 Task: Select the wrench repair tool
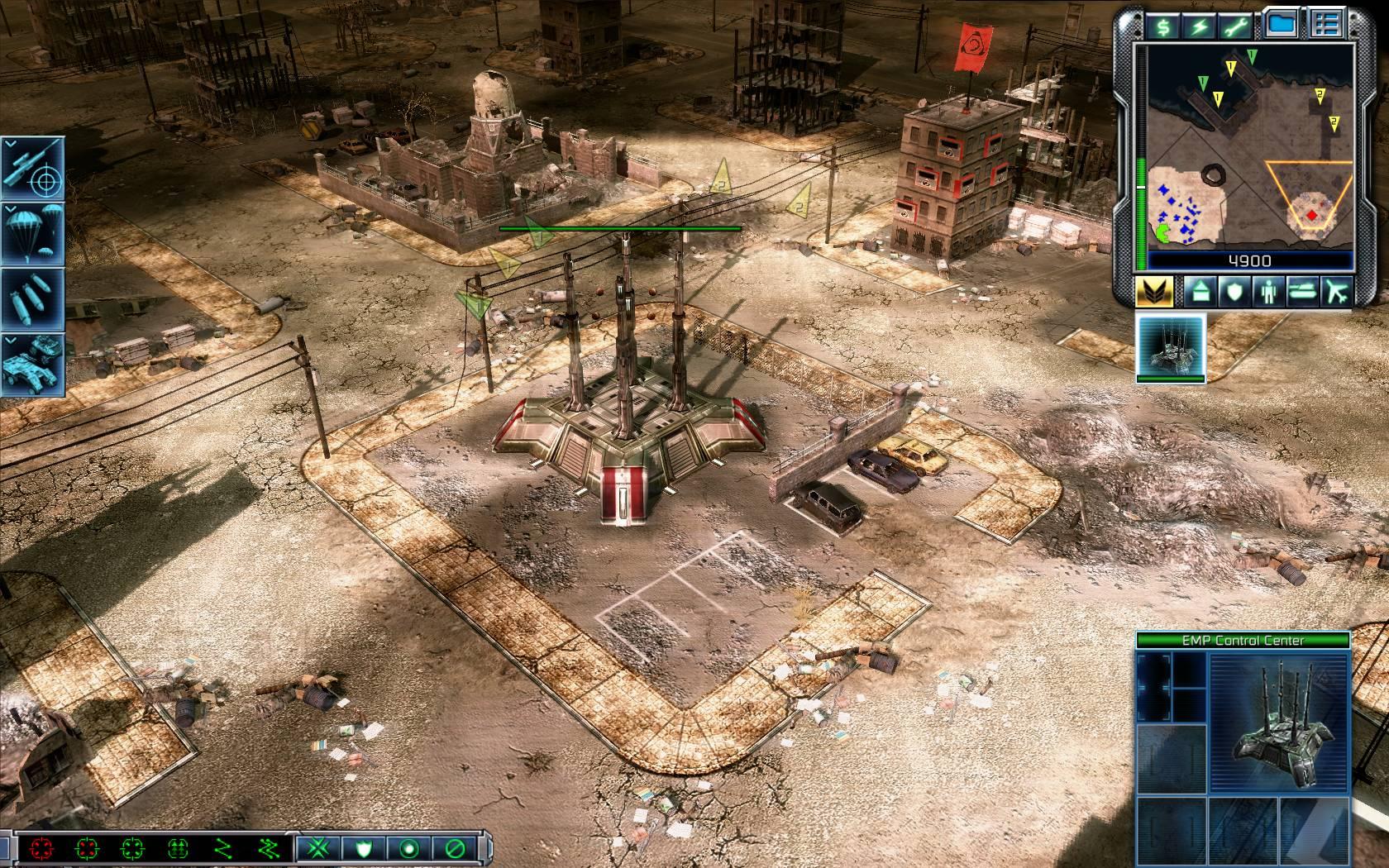pyautogui.click(x=1237, y=26)
